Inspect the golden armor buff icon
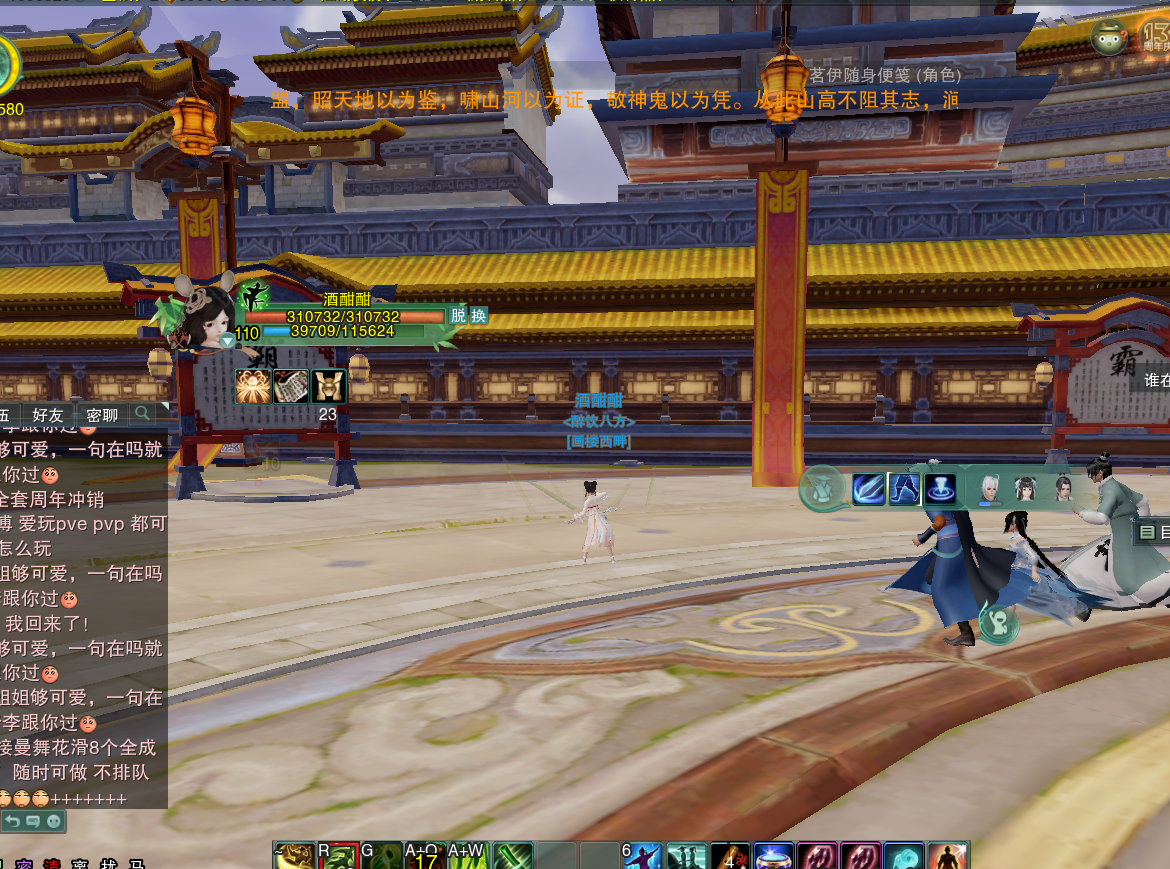1170x869 pixels. tap(328, 386)
